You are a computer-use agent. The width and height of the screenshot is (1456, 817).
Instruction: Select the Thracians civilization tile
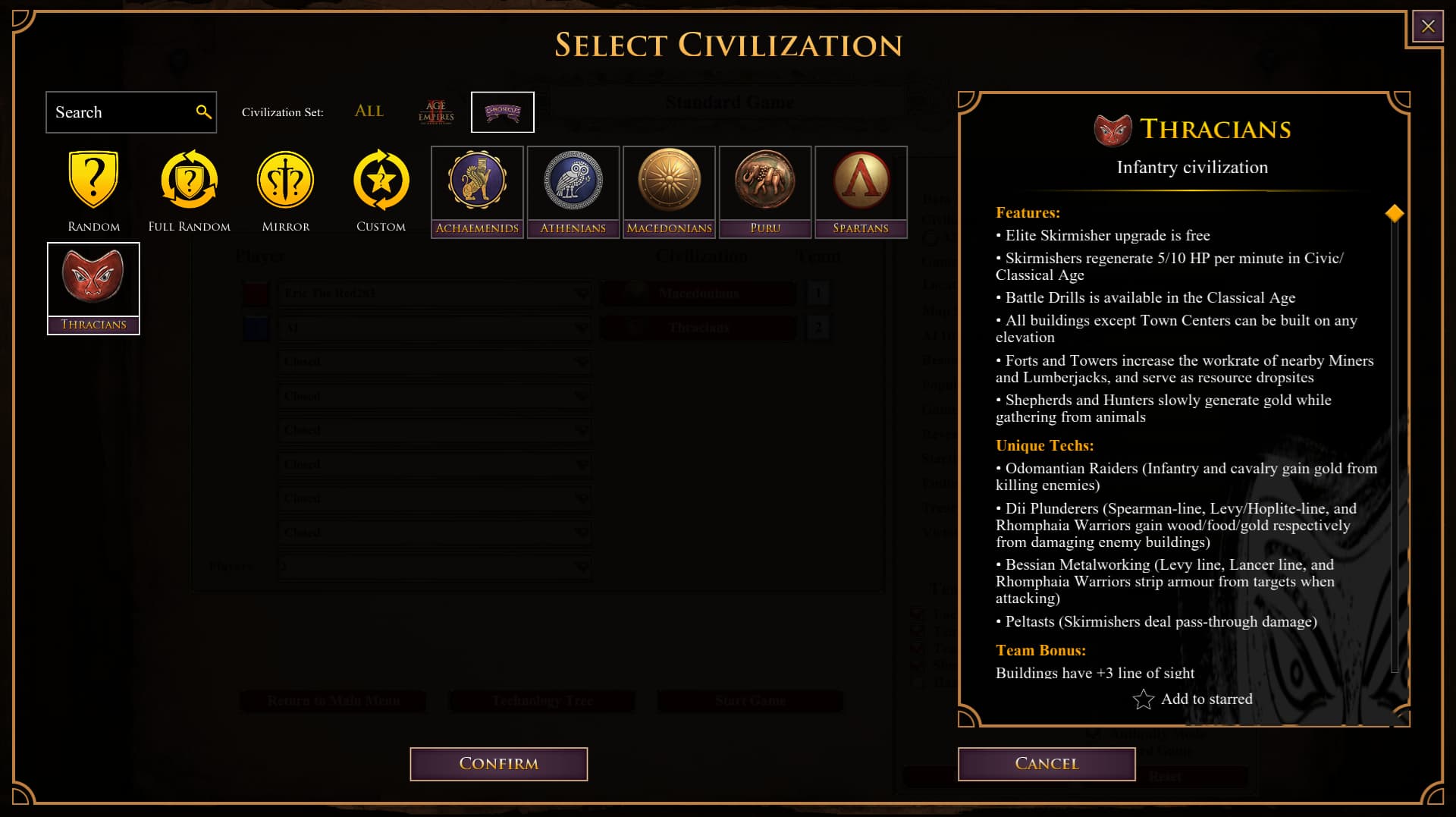93,288
